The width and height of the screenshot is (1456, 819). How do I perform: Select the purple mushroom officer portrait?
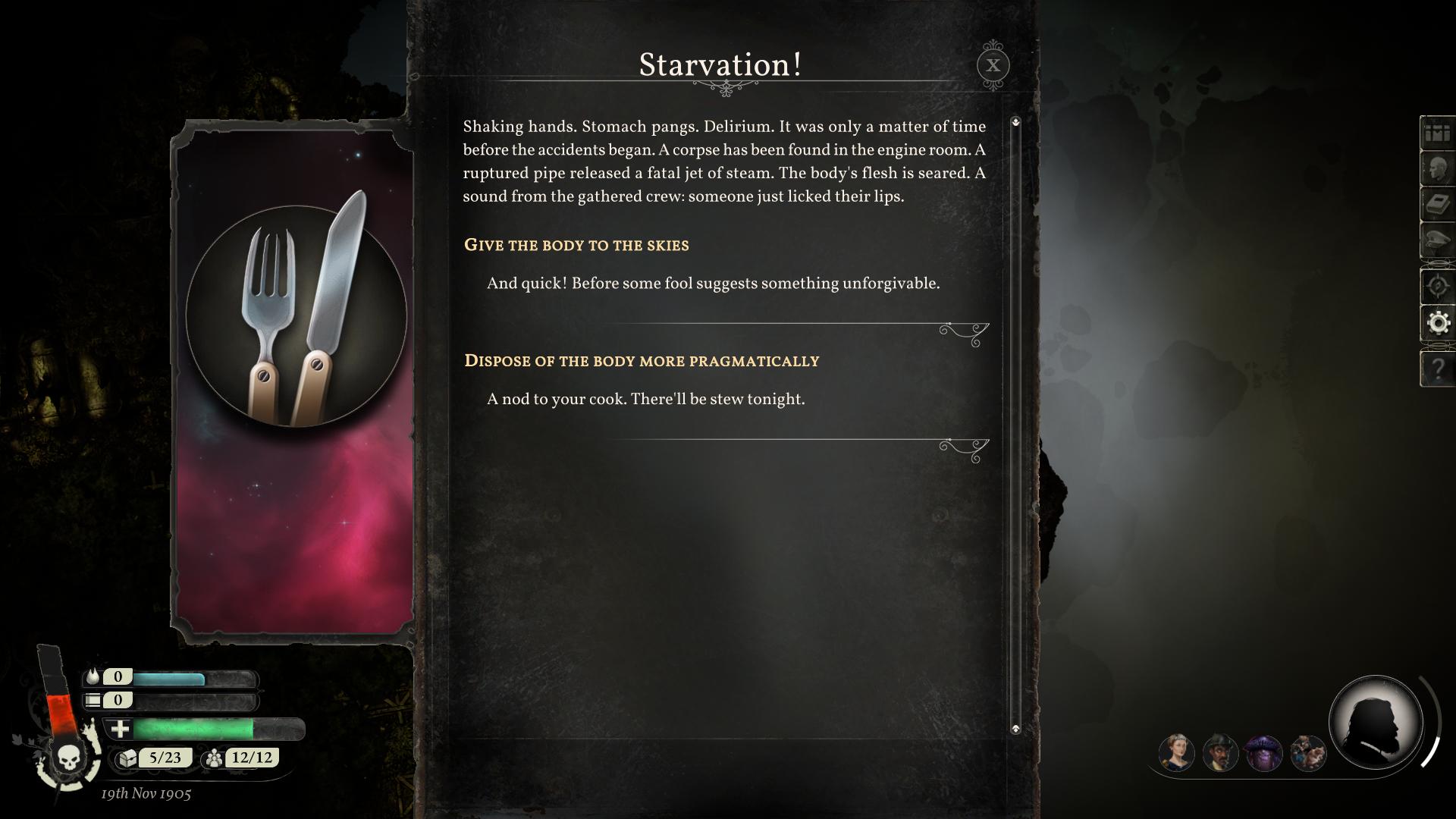click(1264, 753)
